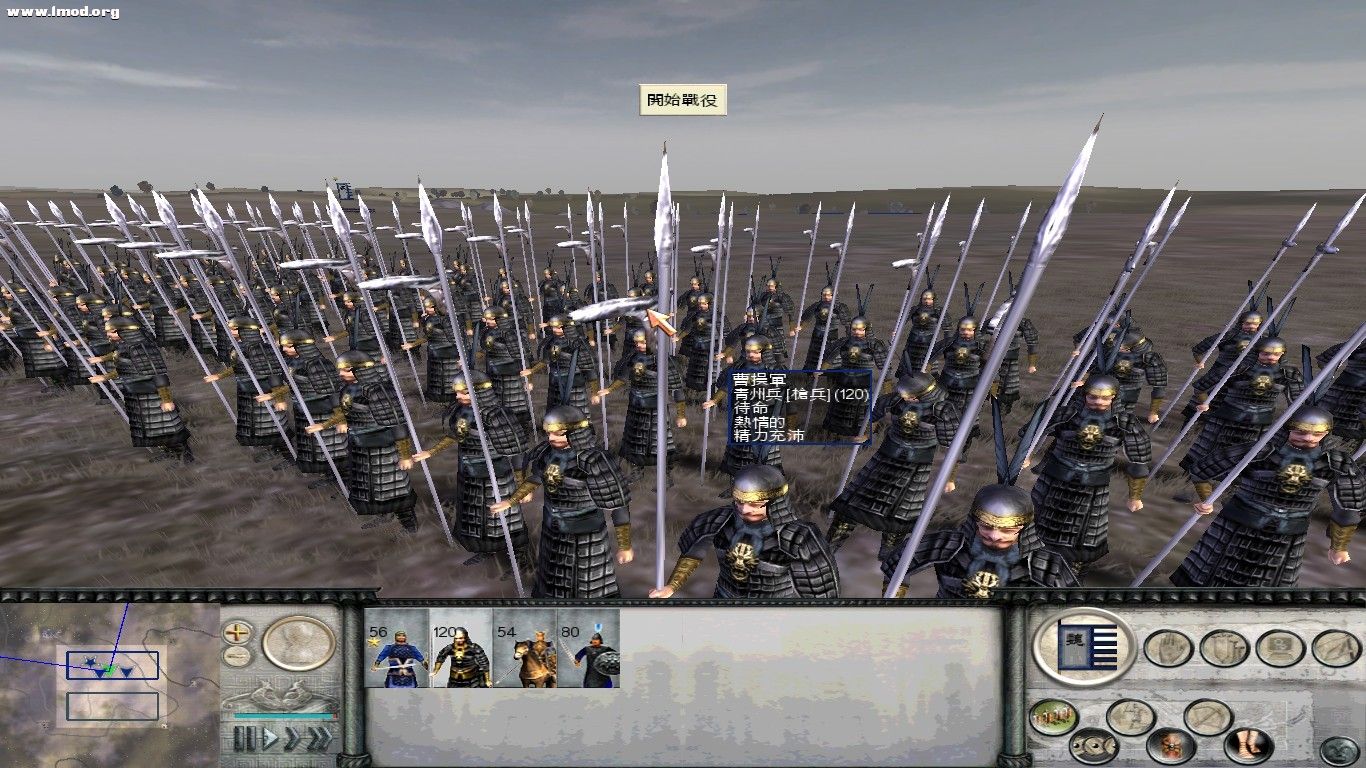Pause the battle with the pause button
Screen dimensions: 1366x768
pyautogui.click(x=244, y=738)
